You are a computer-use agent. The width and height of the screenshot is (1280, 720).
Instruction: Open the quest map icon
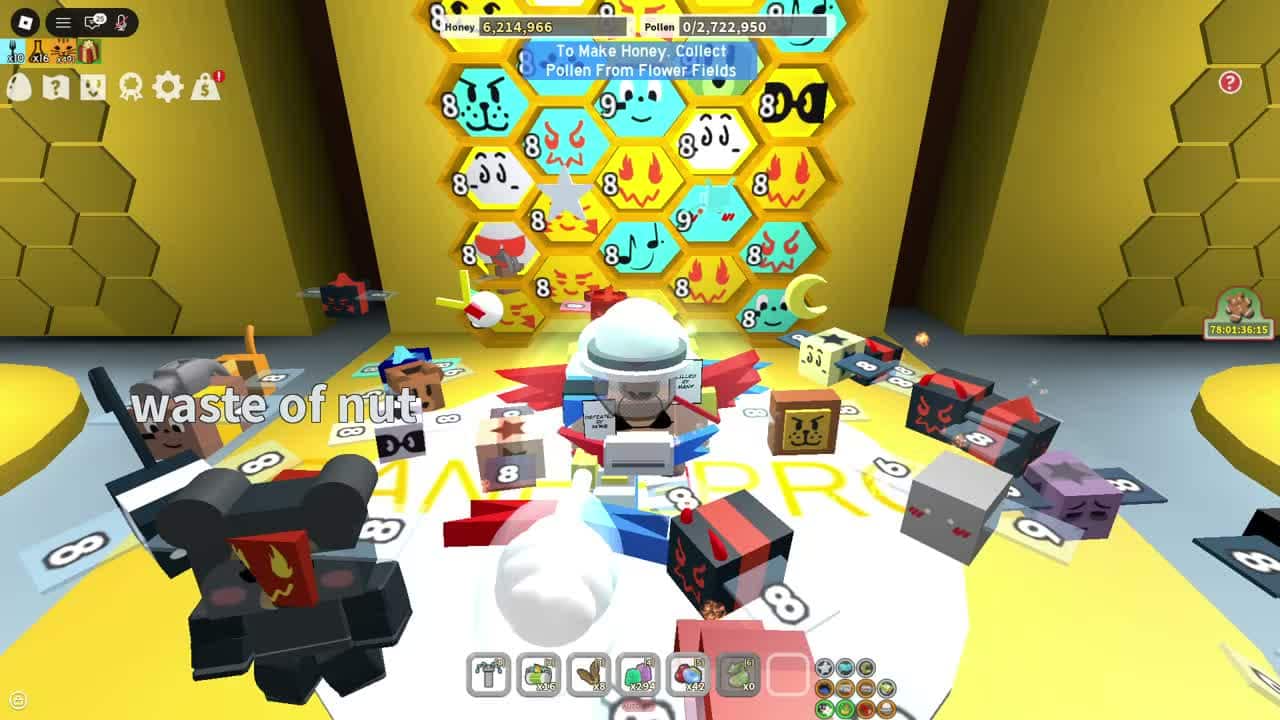[57, 87]
